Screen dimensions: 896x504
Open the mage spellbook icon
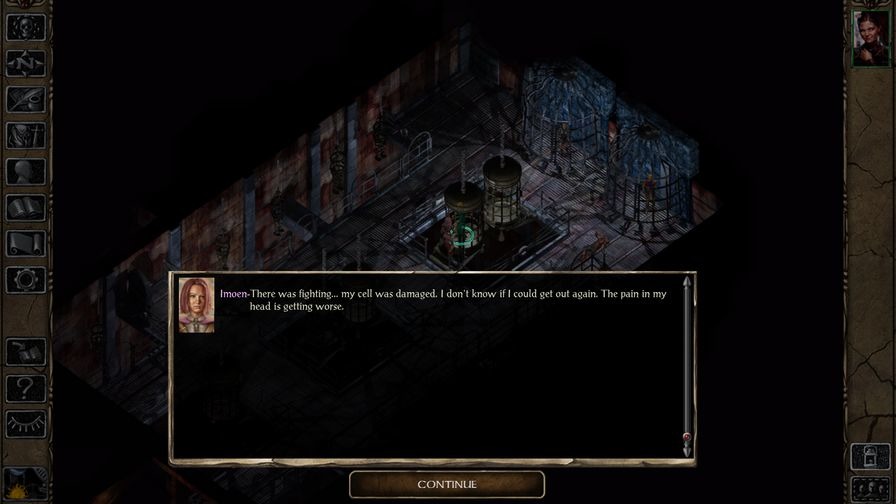point(25,207)
